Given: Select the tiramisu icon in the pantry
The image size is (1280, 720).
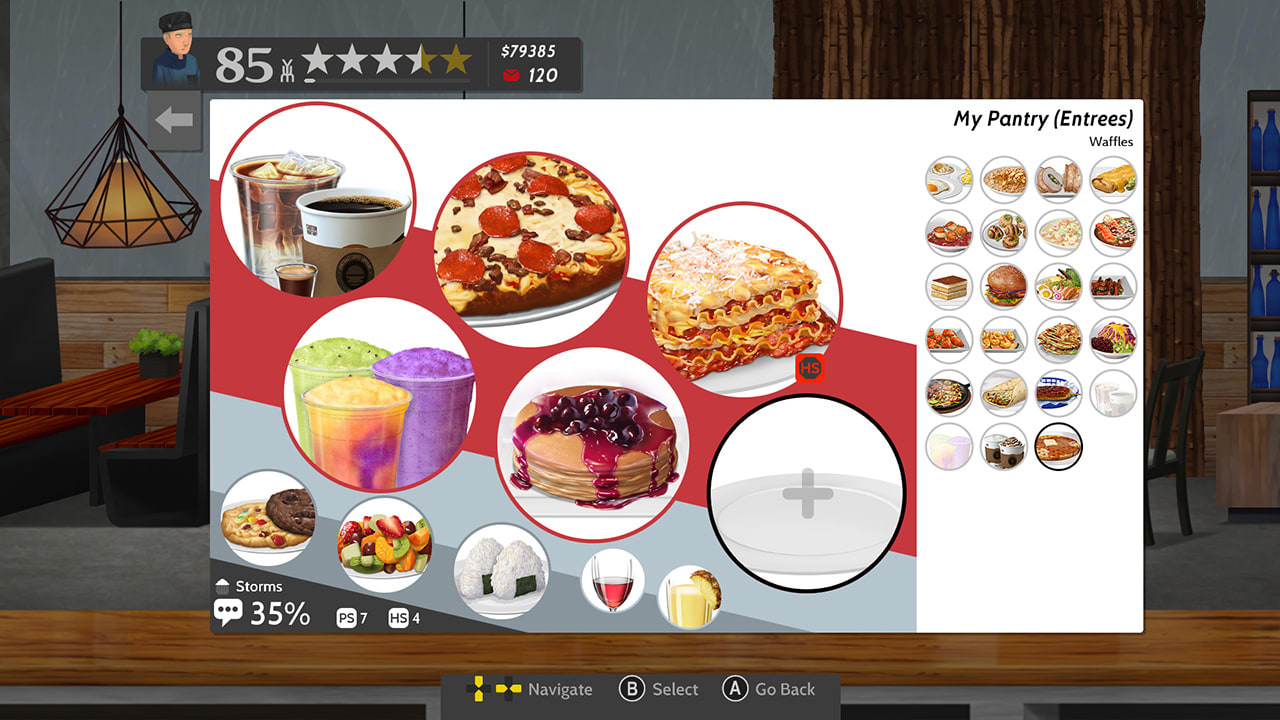Looking at the screenshot, I should 948,287.
